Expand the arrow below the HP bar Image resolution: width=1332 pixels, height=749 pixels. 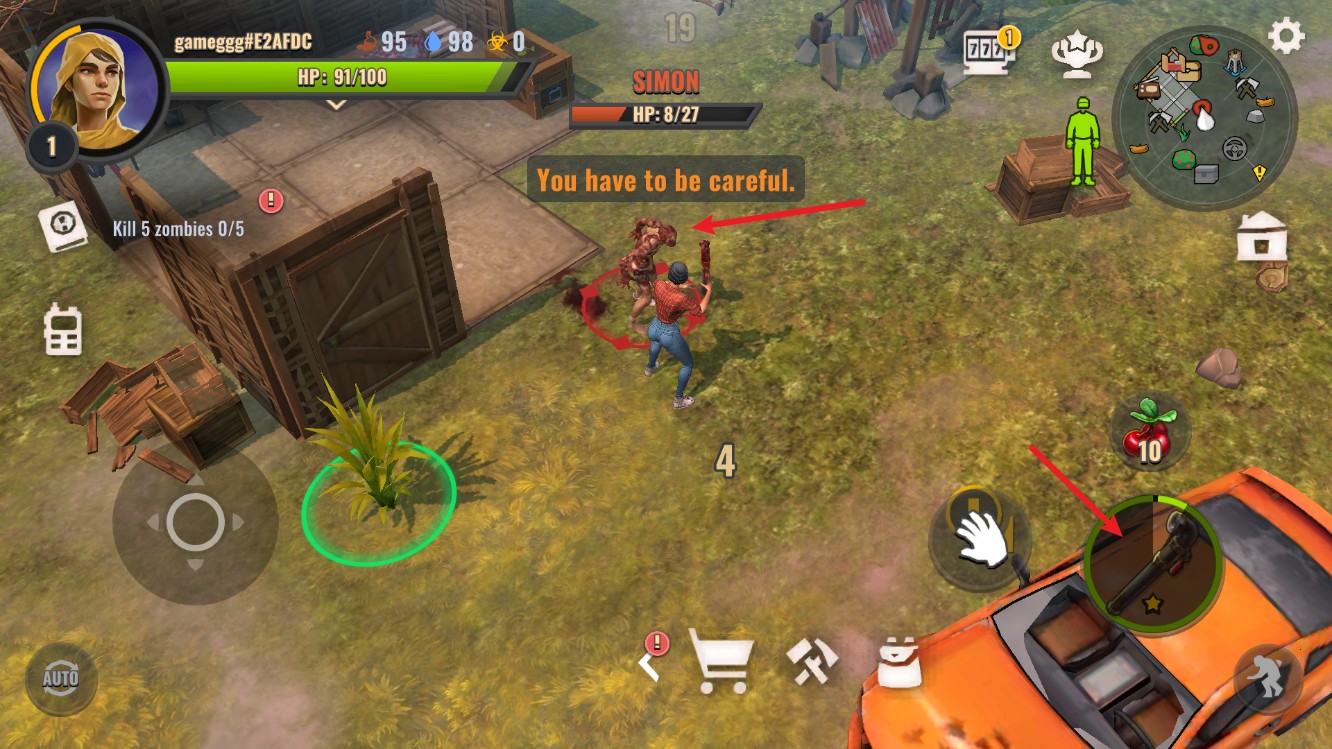pos(337,104)
